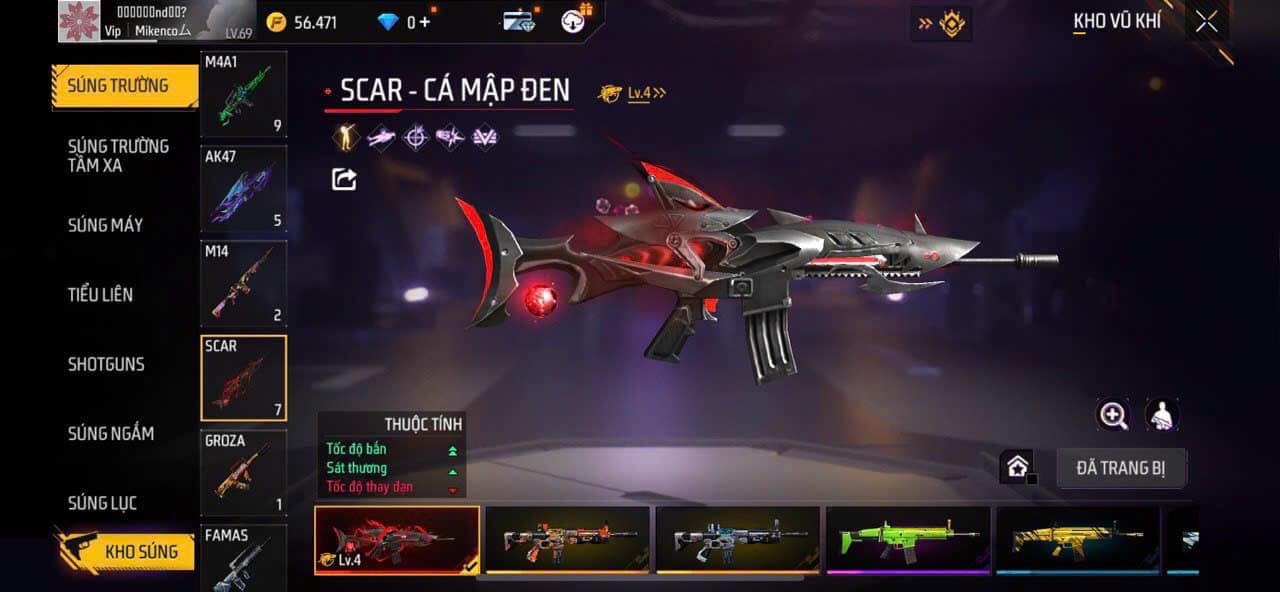Select the Tiểu Liên category
1280x592 pixels.
(100, 294)
